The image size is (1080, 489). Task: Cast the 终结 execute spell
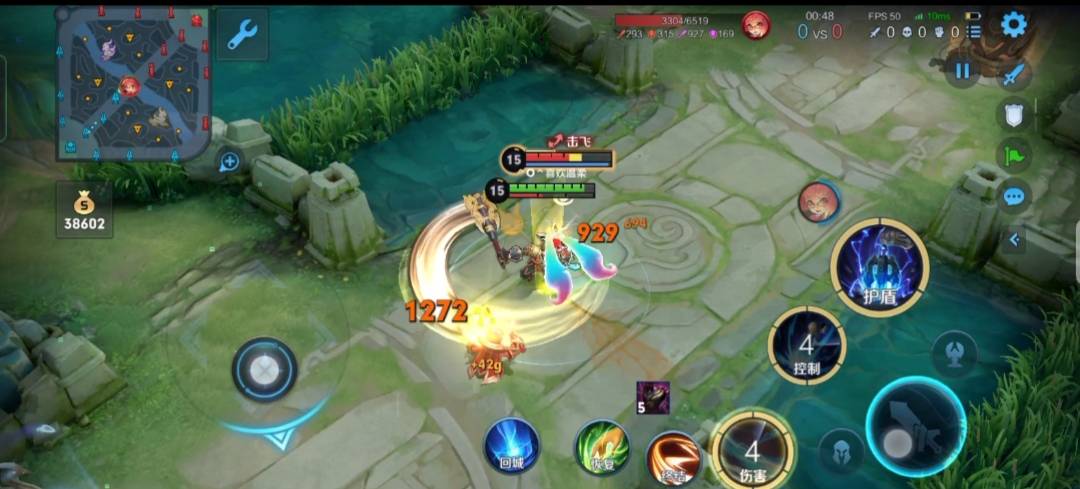[672, 456]
